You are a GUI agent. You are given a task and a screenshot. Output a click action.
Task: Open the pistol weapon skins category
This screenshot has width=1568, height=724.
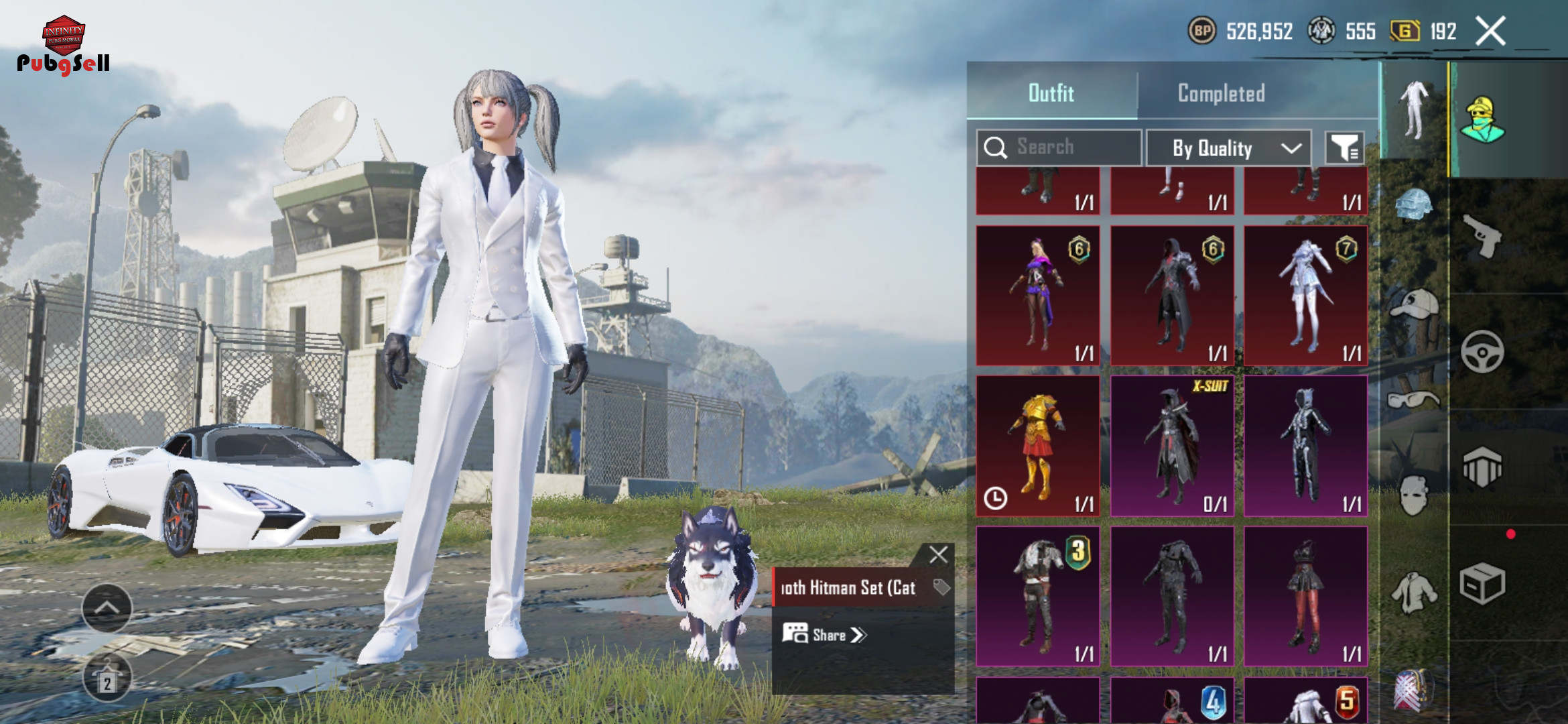pyautogui.click(x=1482, y=236)
